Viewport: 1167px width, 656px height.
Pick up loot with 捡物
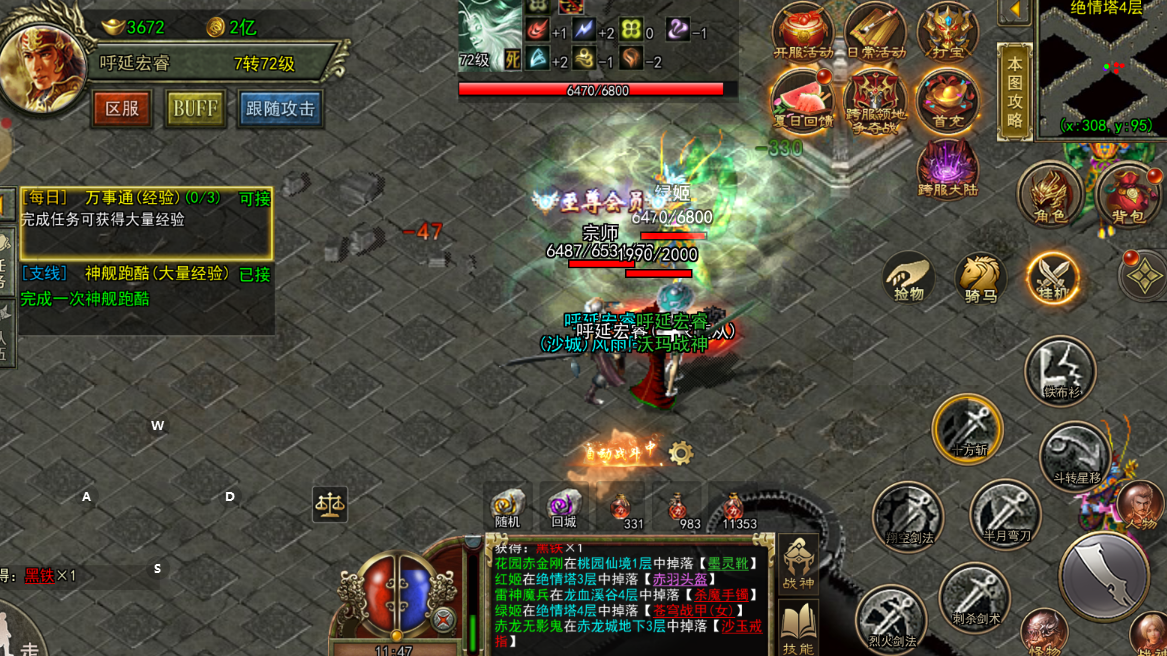[908, 277]
